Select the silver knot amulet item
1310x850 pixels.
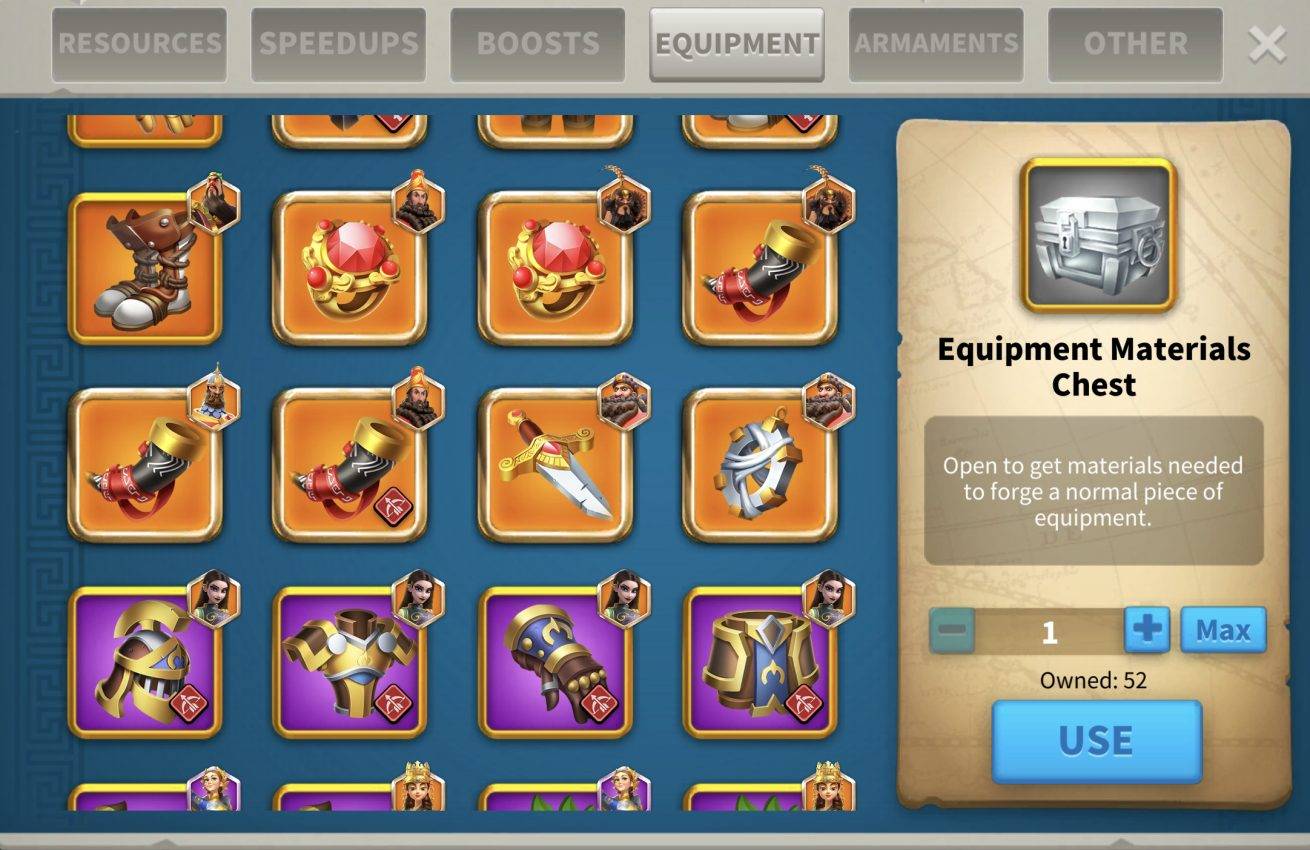[x=760, y=465]
